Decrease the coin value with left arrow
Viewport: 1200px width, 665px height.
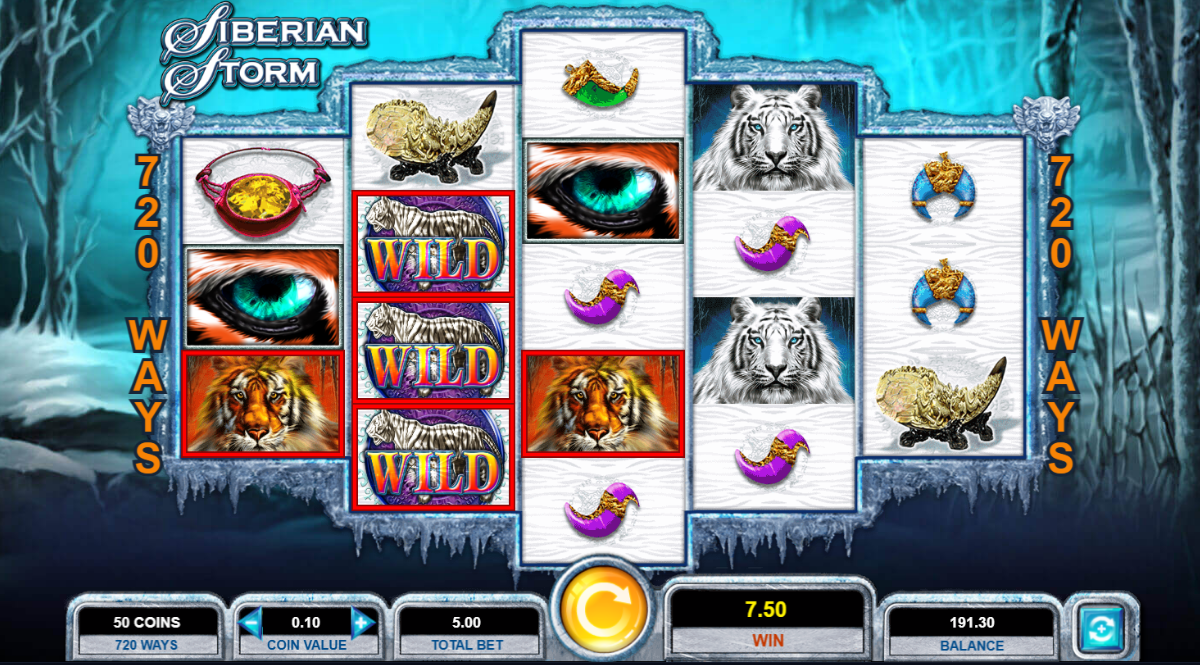coord(251,623)
